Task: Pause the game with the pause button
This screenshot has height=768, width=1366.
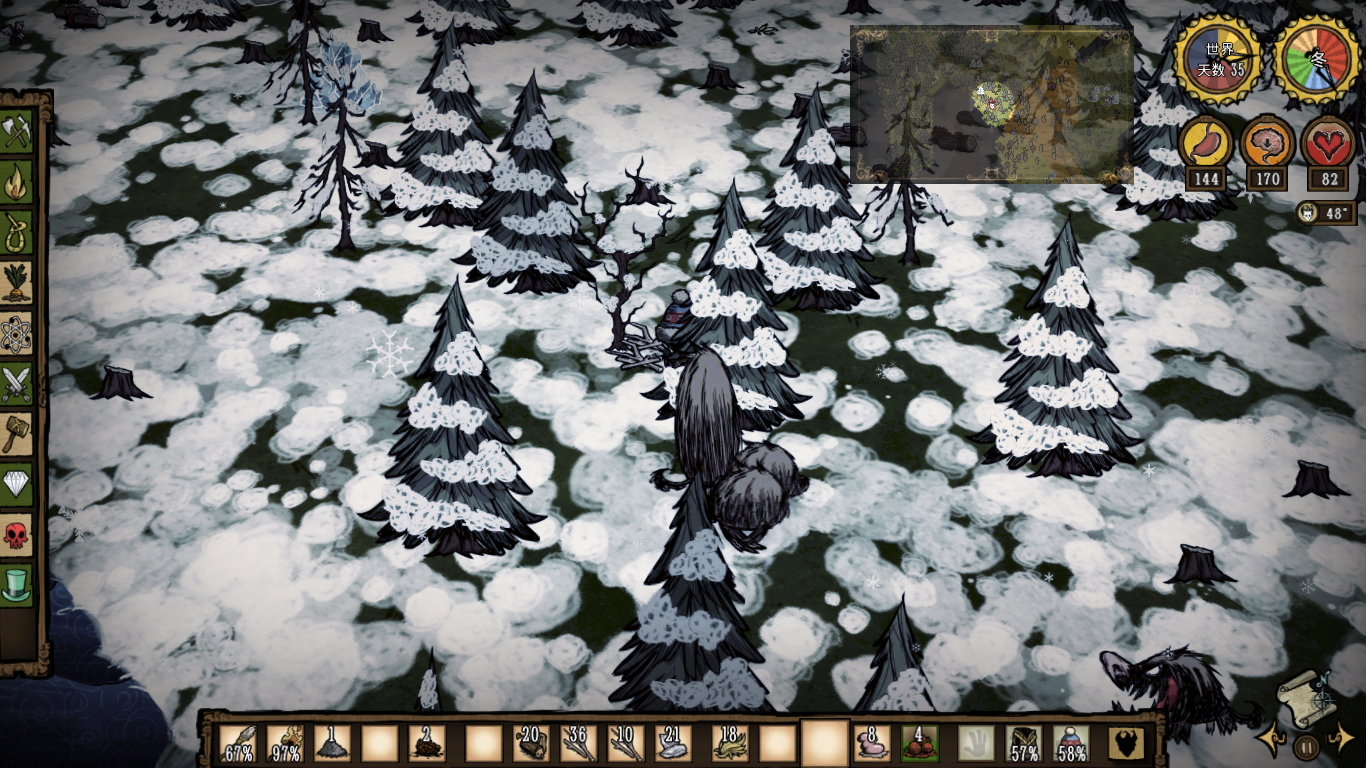Action: (x=1305, y=746)
